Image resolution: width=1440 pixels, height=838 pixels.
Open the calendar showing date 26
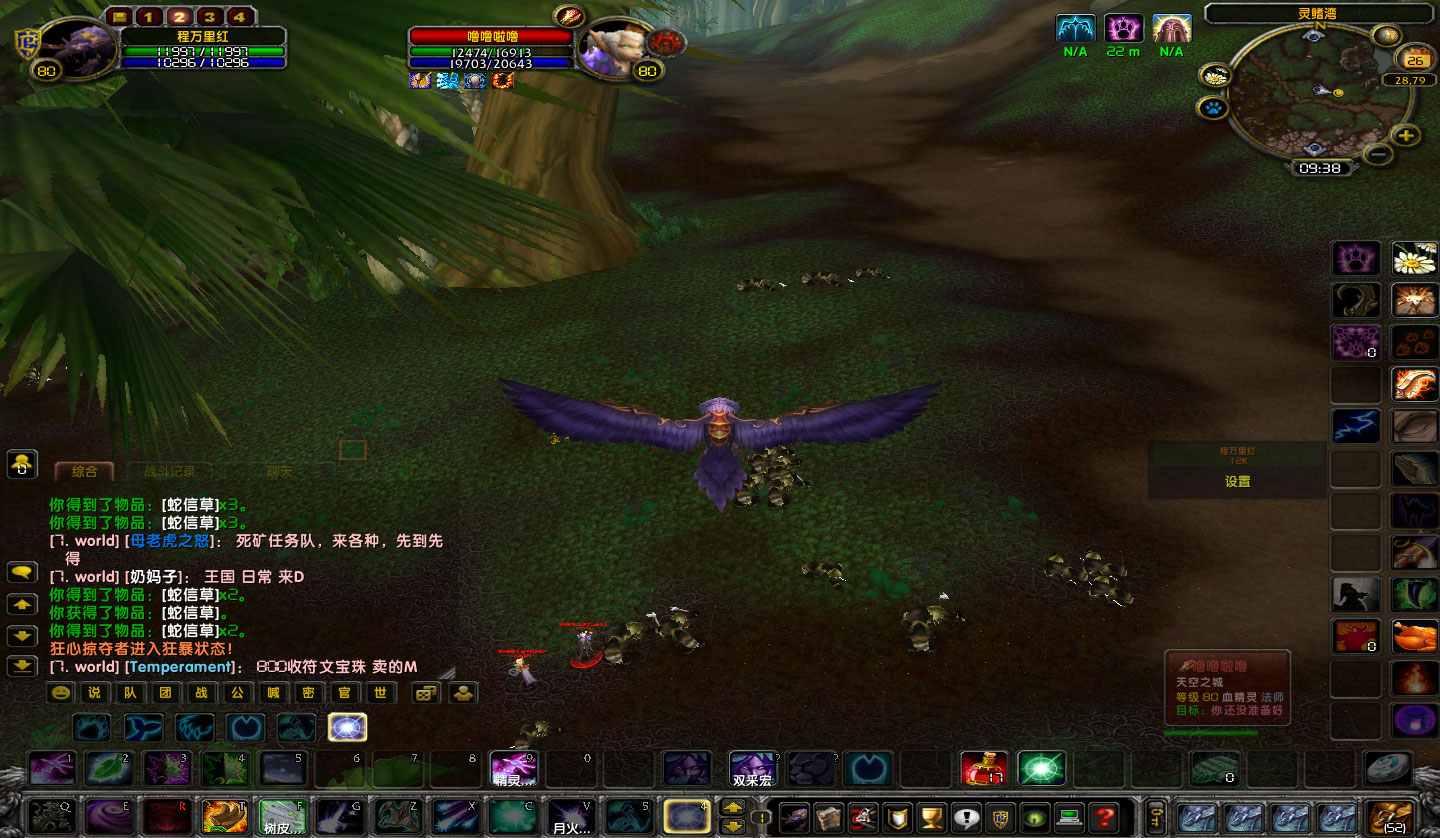pyautogui.click(x=1415, y=60)
